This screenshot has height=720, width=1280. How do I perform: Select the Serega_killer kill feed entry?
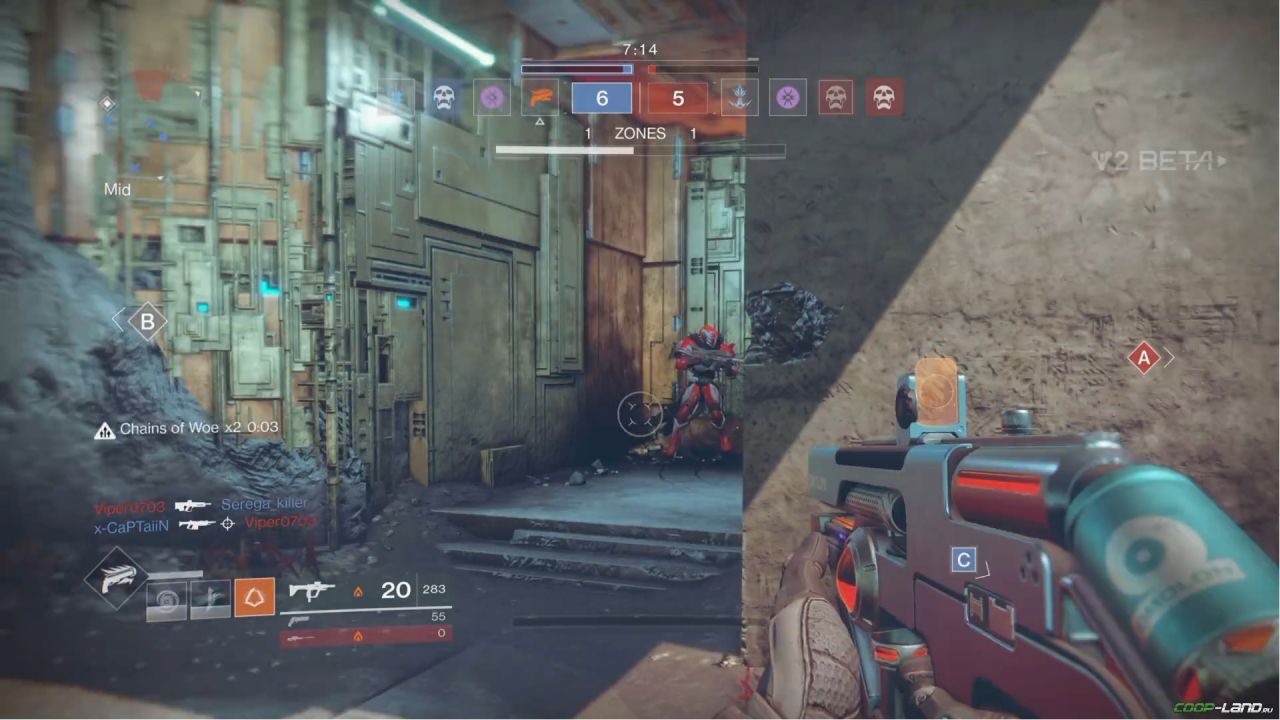[x=264, y=504]
